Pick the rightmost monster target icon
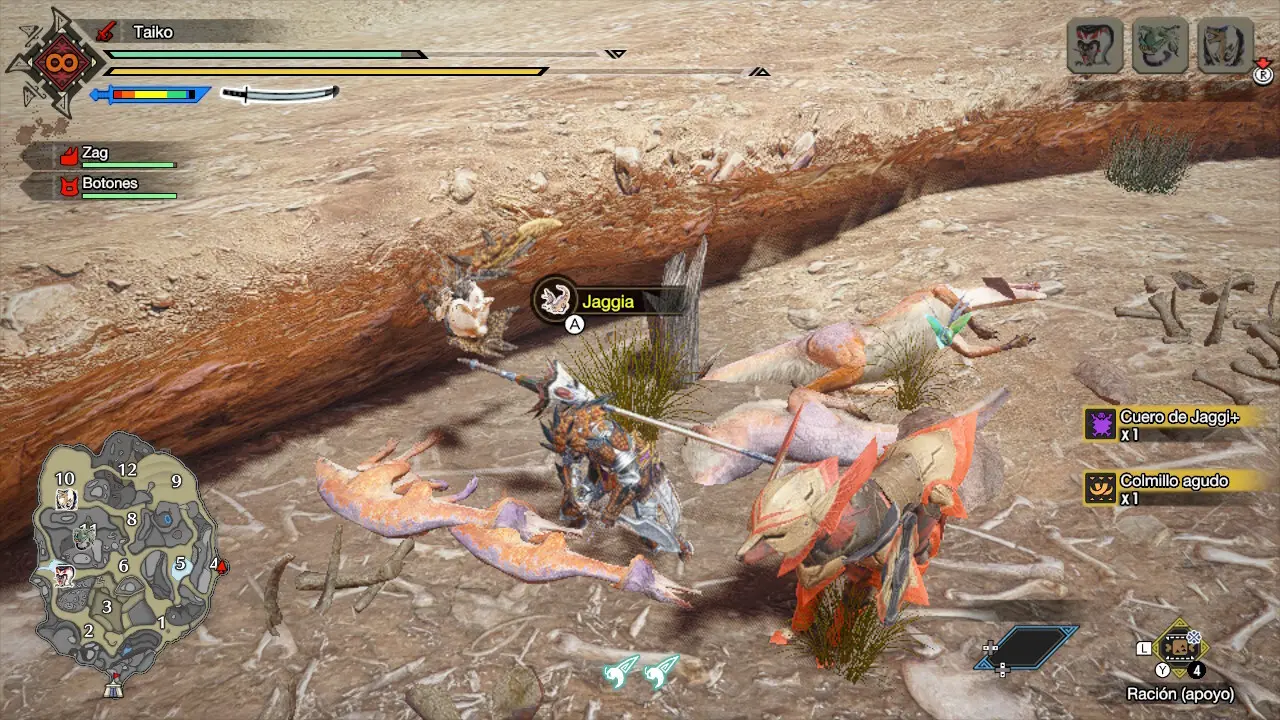This screenshot has width=1280, height=720. point(1225,45)
